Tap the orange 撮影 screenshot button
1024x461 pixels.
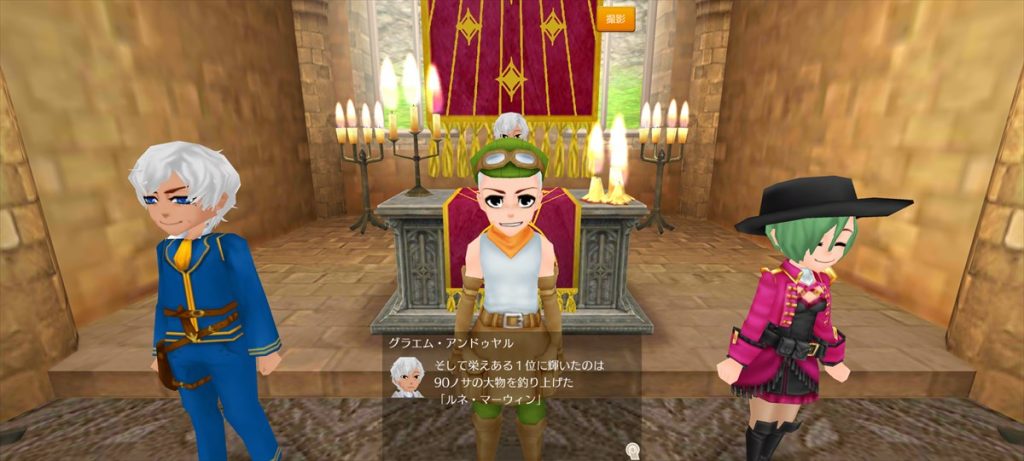615,18
